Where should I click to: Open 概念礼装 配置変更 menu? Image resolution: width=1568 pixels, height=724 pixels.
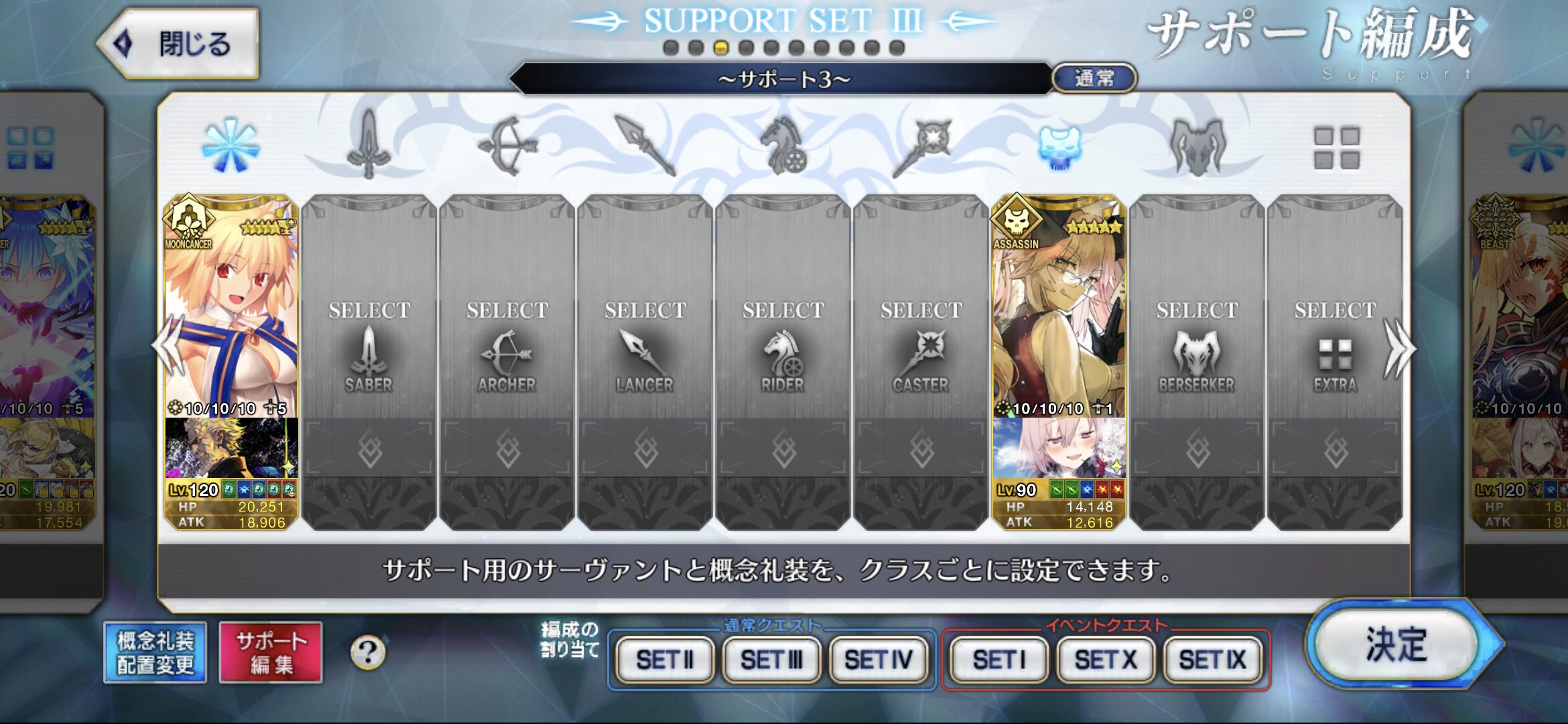click(155, 652)
